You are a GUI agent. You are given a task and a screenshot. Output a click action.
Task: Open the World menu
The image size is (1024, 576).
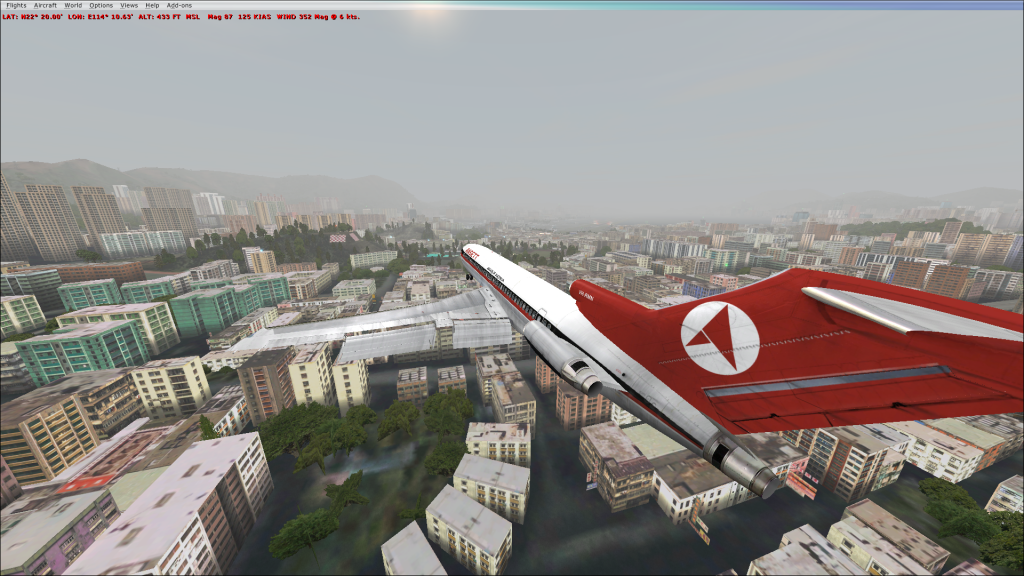click(73, 5)
